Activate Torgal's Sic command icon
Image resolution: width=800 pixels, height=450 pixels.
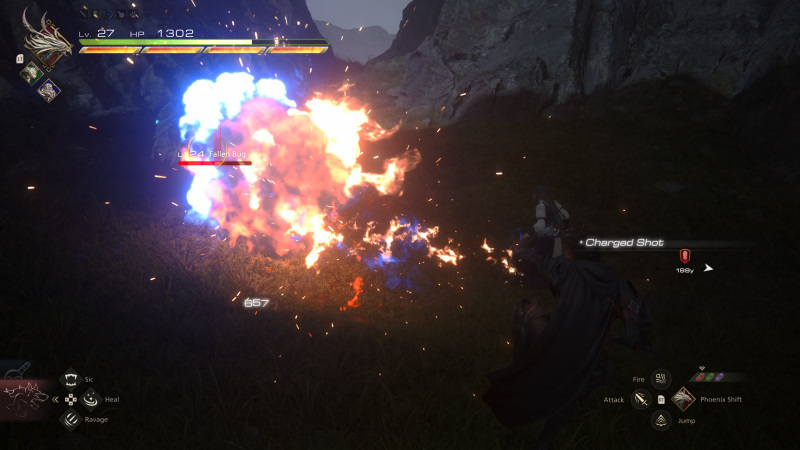point(71,380)
